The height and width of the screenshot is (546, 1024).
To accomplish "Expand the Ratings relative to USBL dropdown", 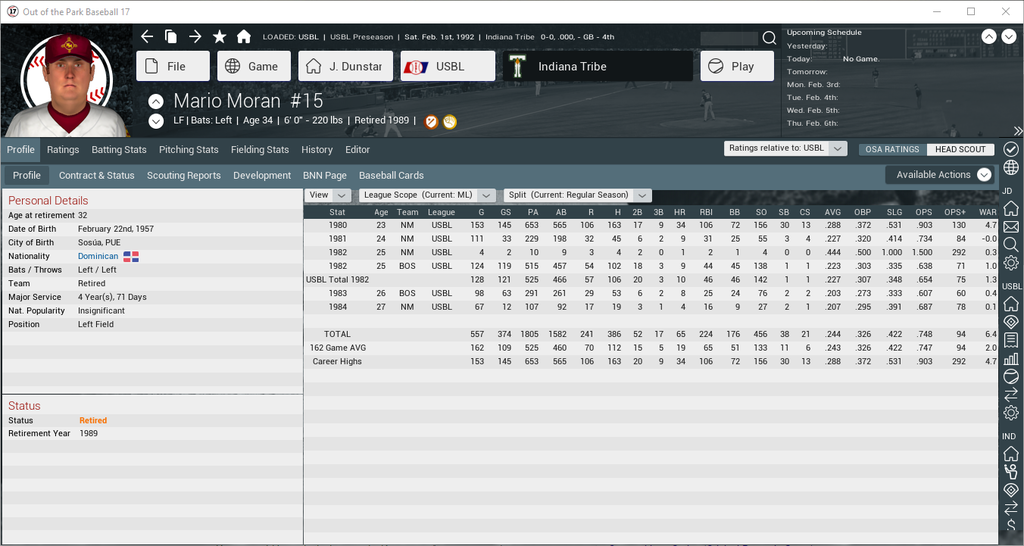I will 787,148.
